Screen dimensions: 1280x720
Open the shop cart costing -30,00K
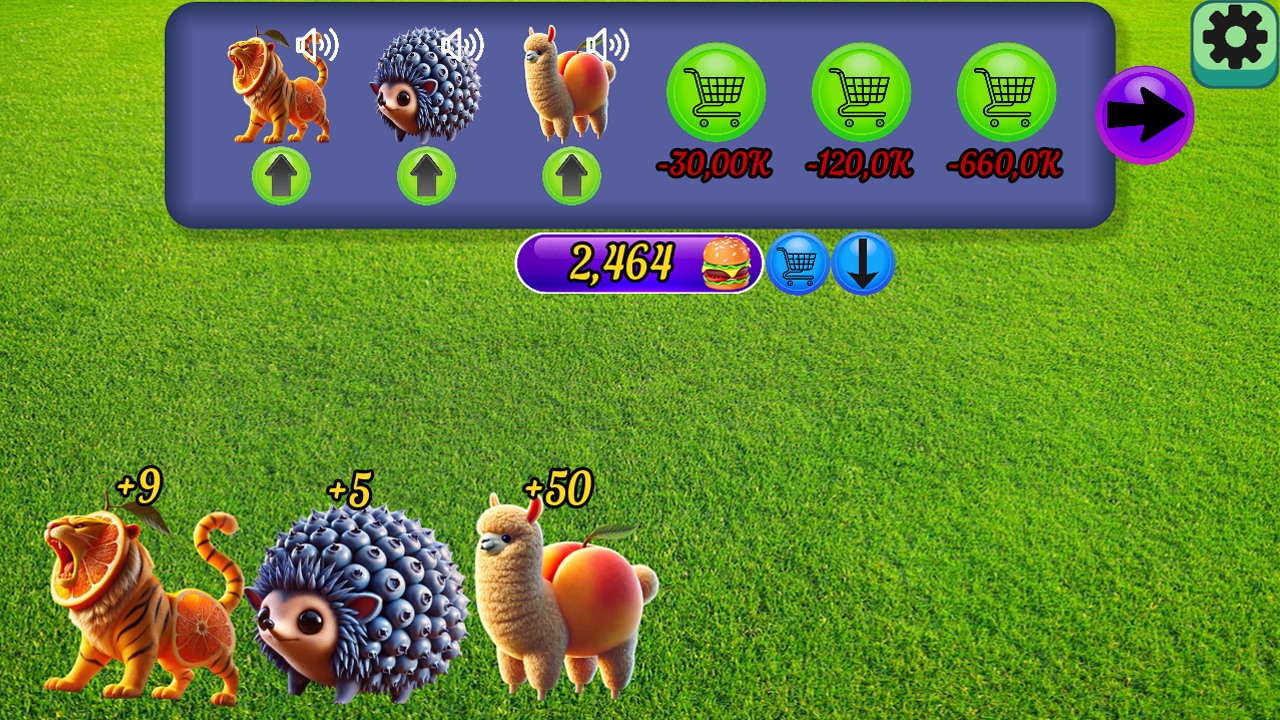click(x=714, y=92)
